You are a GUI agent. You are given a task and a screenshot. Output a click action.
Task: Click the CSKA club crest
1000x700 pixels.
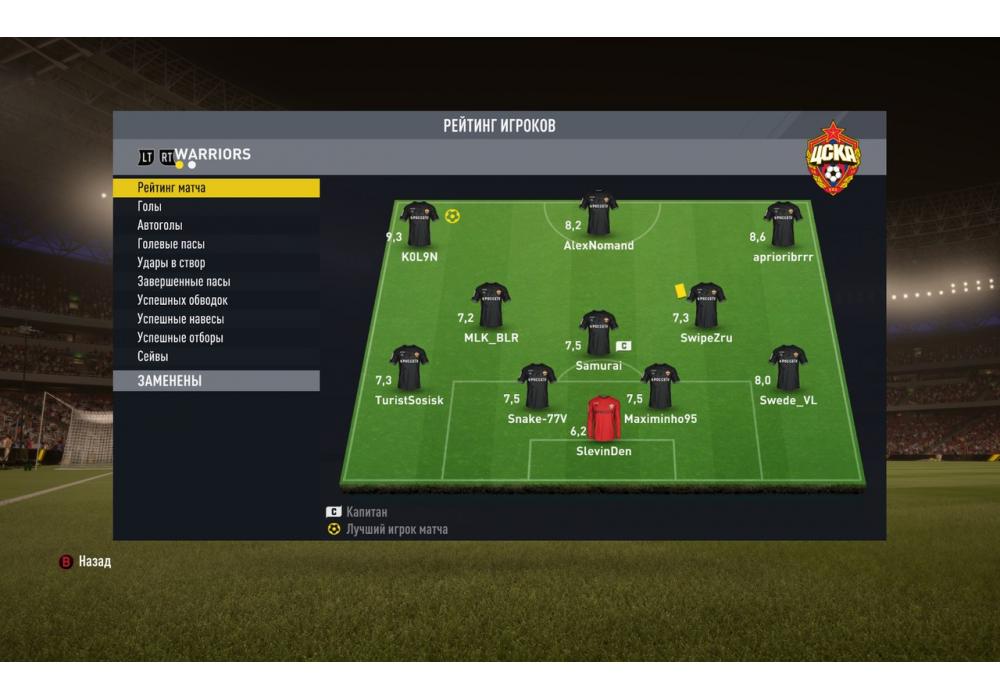click(x=833, y=158)
